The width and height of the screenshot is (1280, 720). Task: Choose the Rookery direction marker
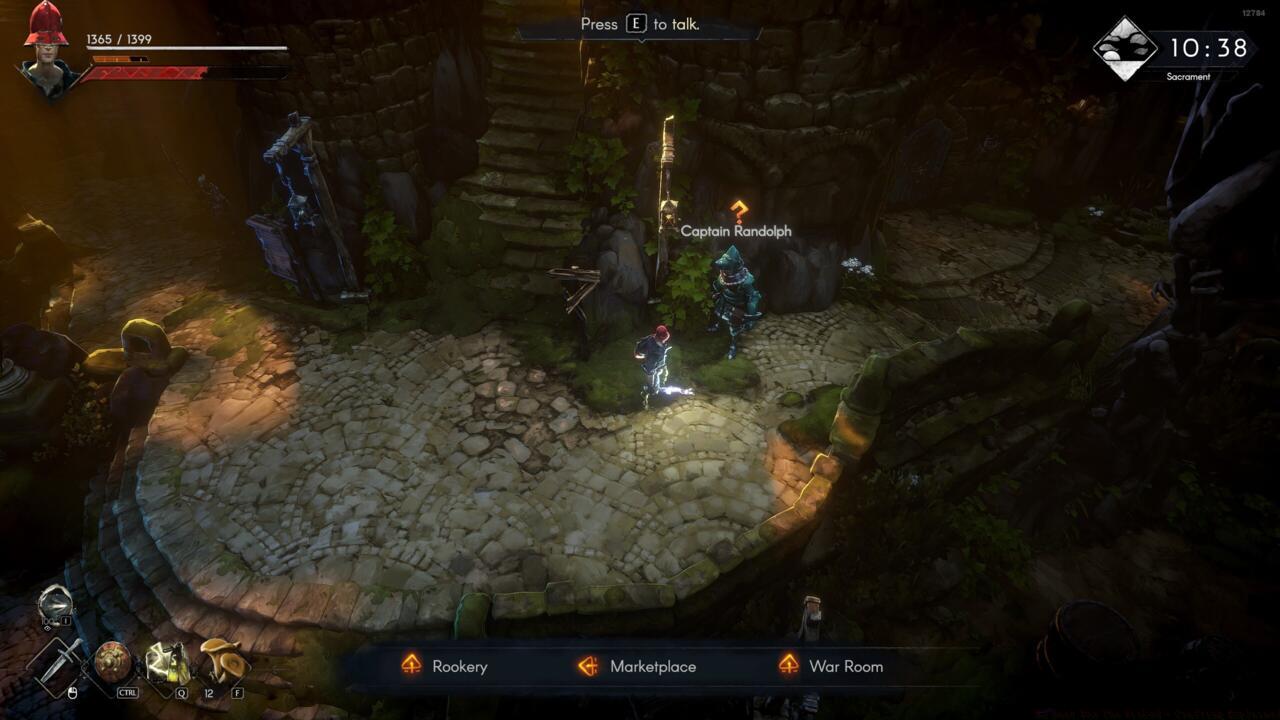(411, 666)
